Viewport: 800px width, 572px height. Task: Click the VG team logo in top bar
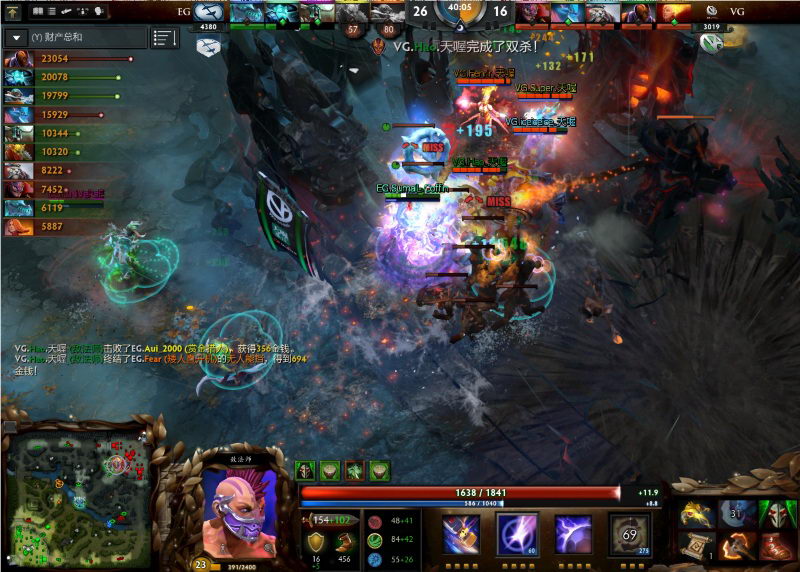[710, 12]
